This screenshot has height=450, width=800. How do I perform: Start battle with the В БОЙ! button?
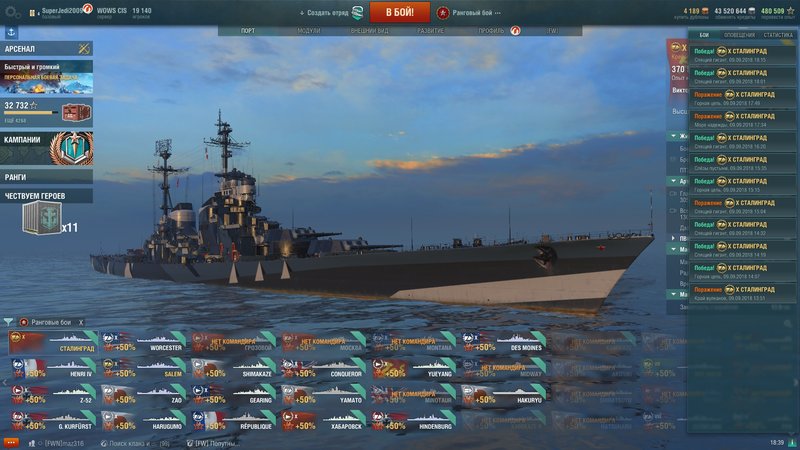tap(400, 12)
